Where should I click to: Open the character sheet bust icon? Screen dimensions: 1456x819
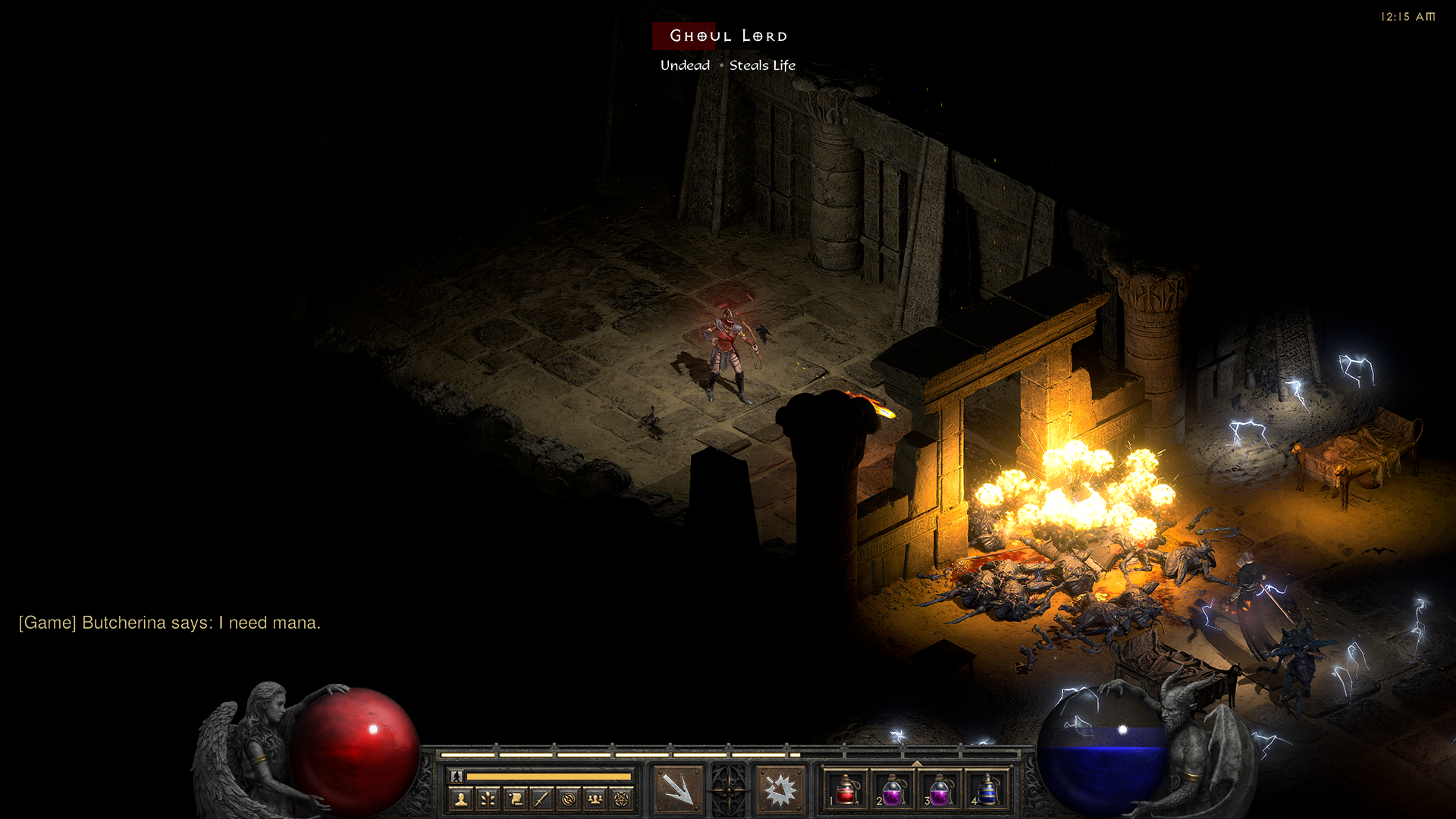[x=461, y=799]
